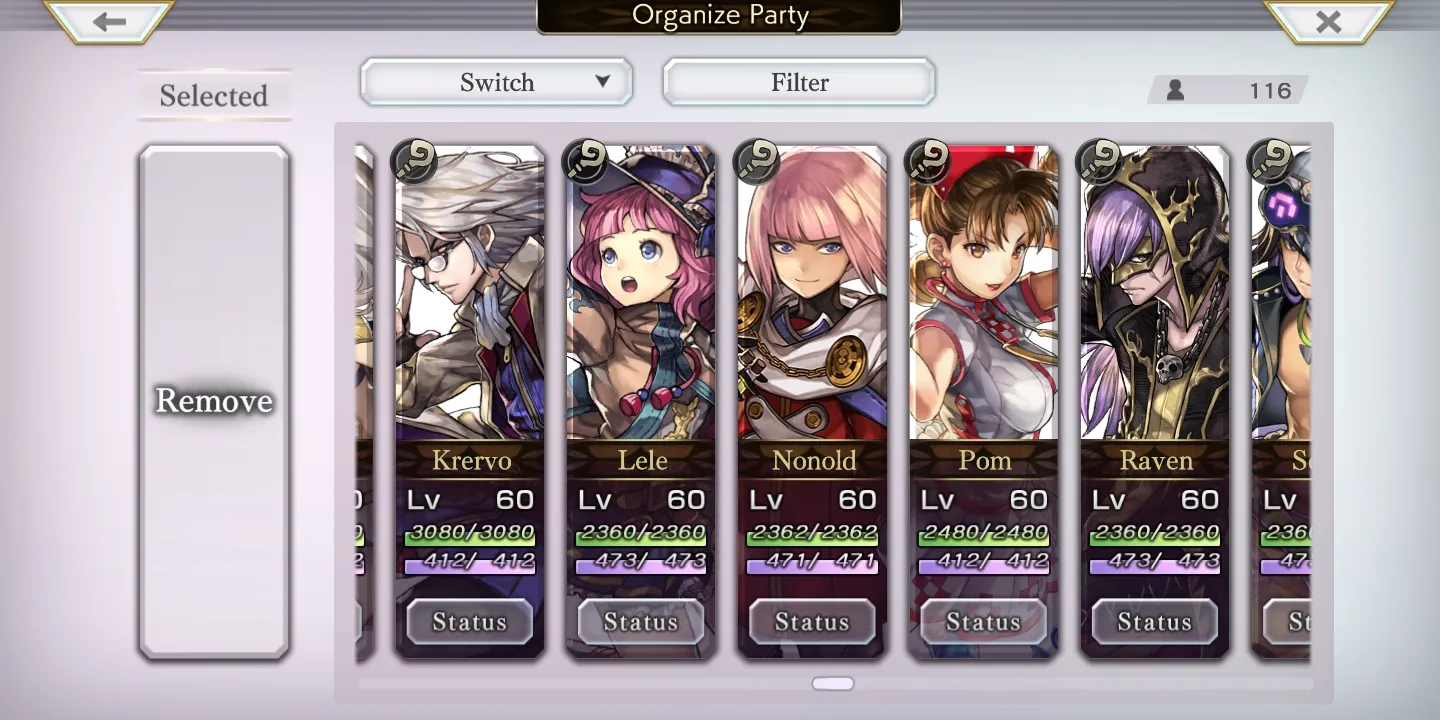Open the character Filter
Screen dimensions: 1440x720
(799, 82)
